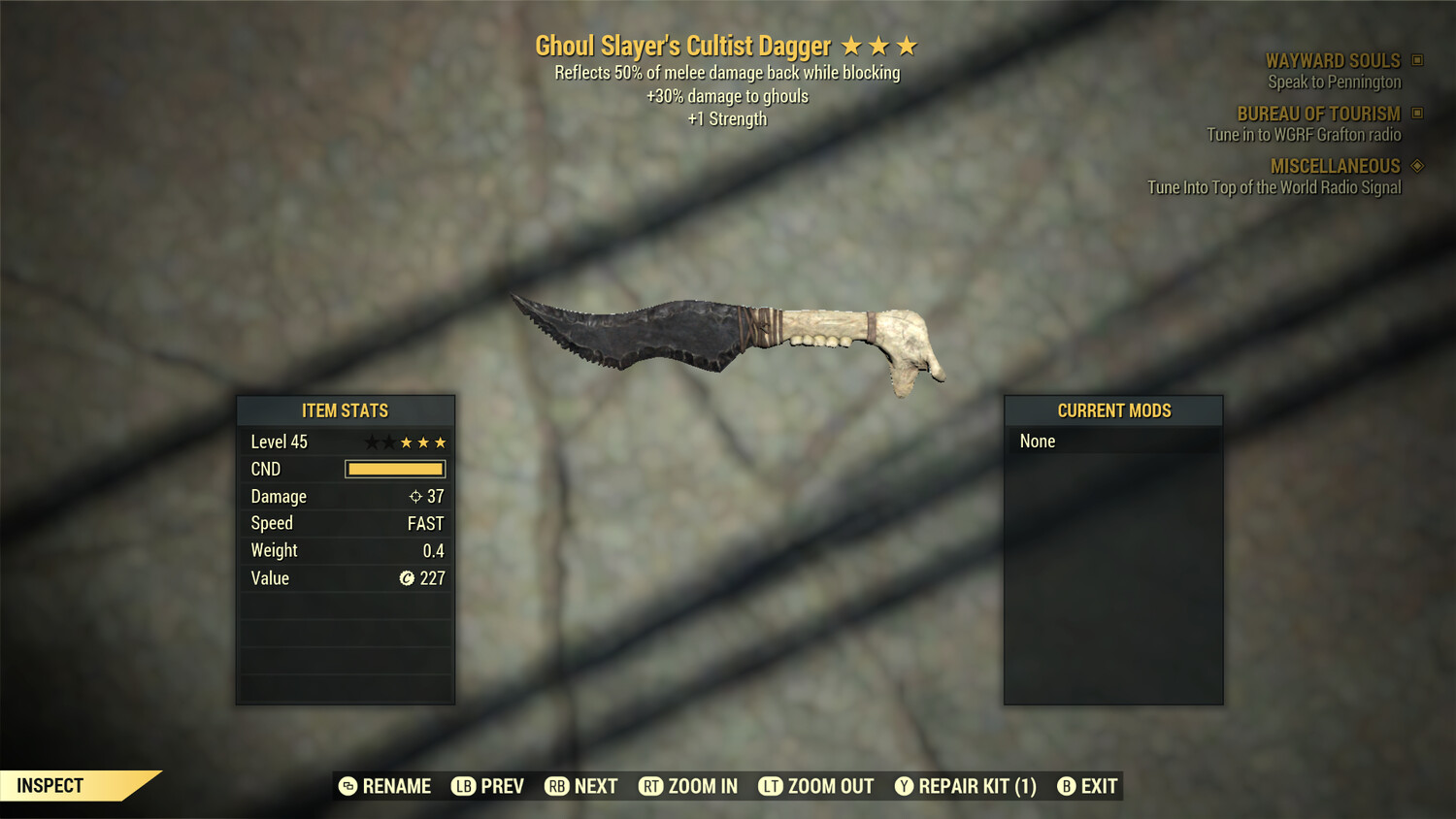Viewport: 1456px width, 819px height.
Task: Use Repair Kit (1) on the dagger
Action: pyautogui.click(x=966, y=786)
